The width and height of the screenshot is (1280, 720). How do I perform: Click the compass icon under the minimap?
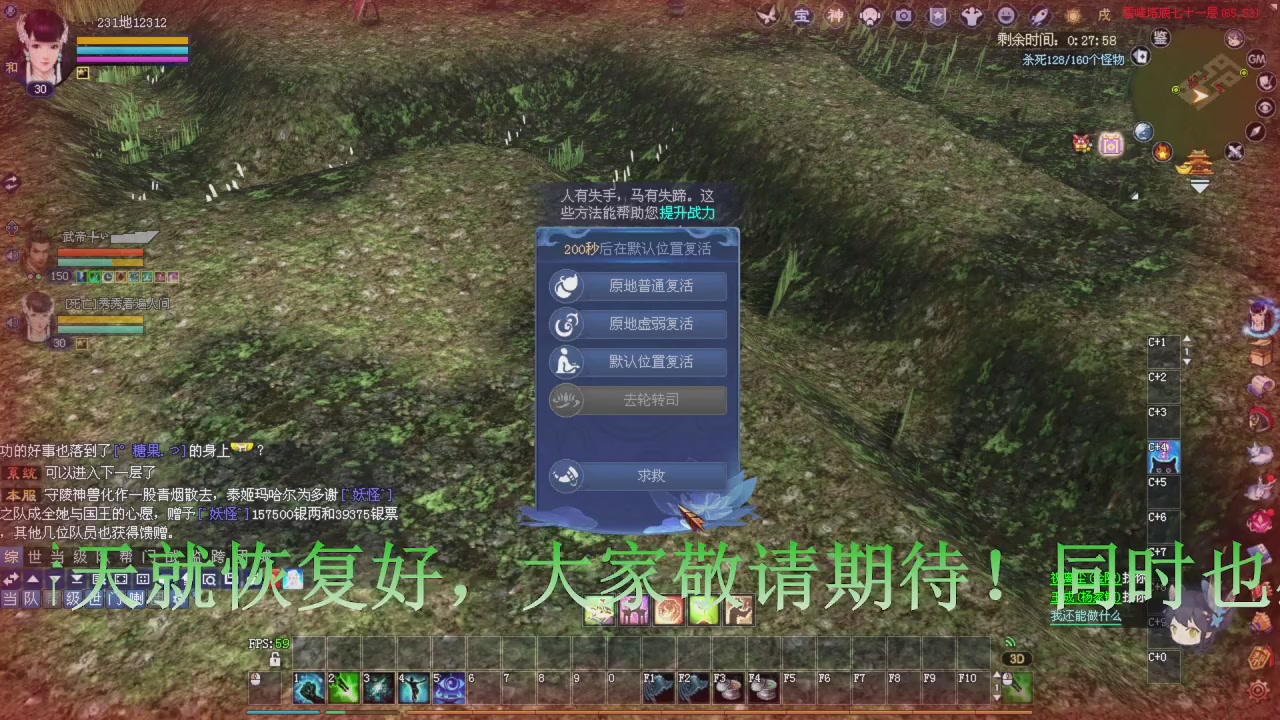(1256, 131)
